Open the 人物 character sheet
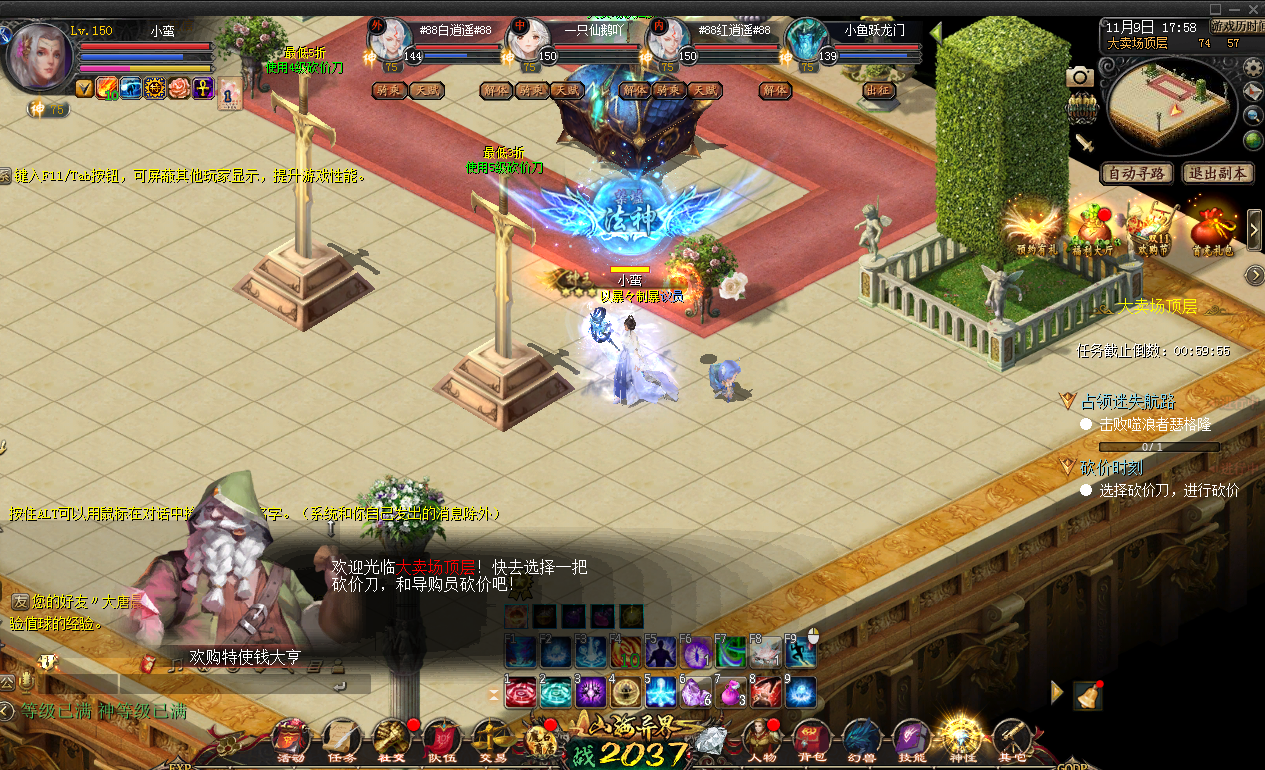Screen dimensions: 1265x770 [761, 740]
